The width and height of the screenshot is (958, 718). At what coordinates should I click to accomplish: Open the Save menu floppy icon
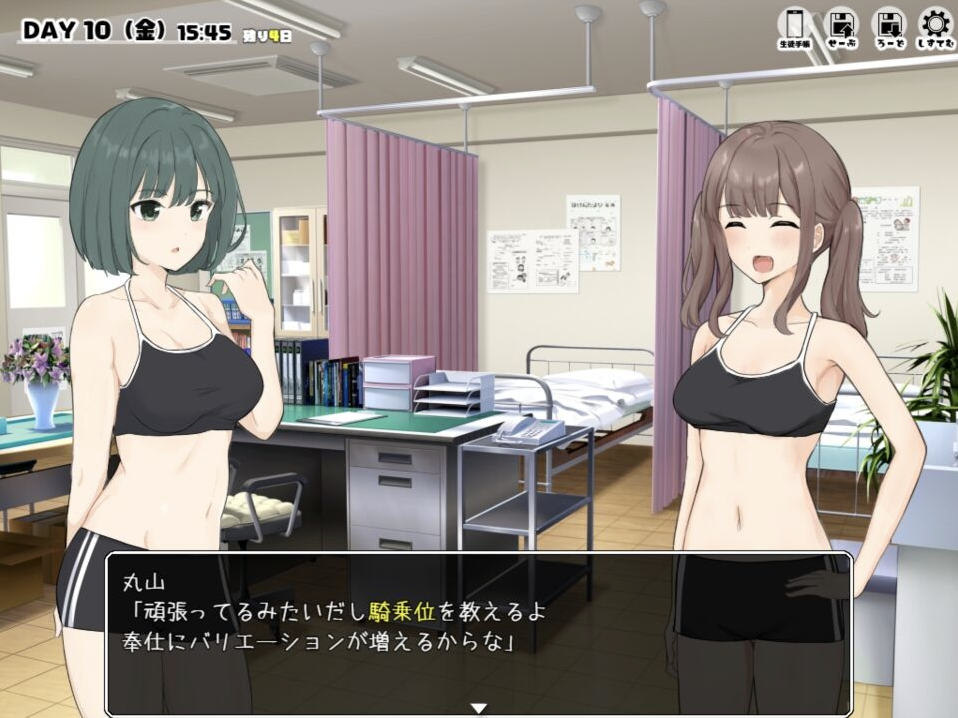coord(841,27)
